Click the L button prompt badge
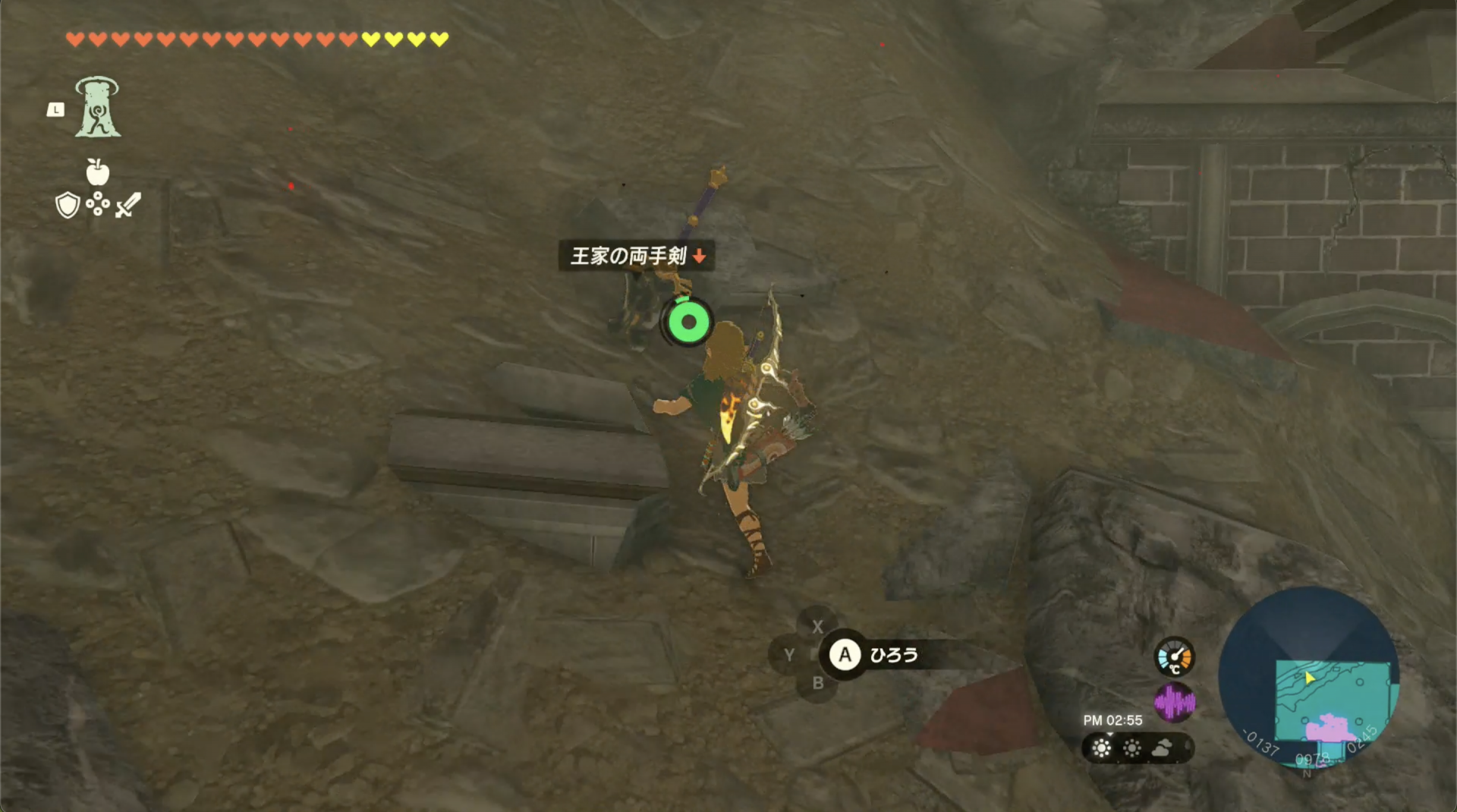This screenshot has width=1457, height=812. click(x=55, y=110)
